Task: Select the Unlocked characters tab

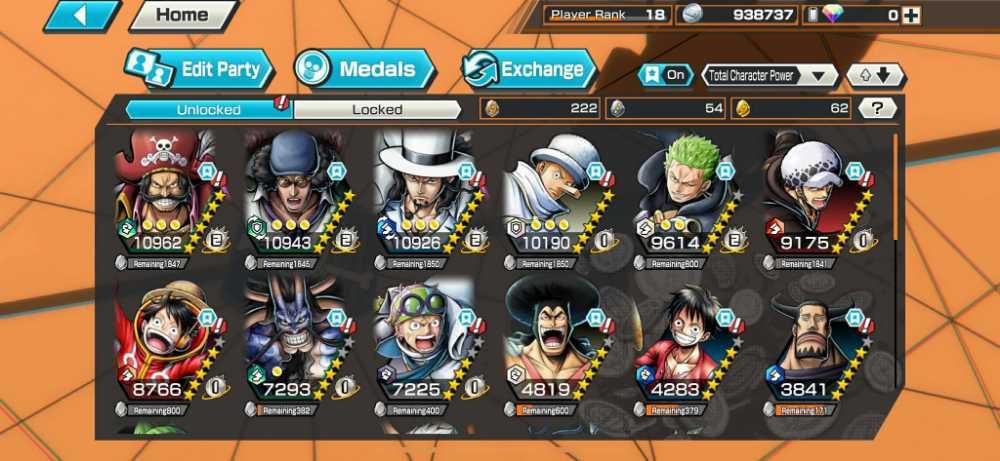Action: pyautogui.click(x=208, y=109)
